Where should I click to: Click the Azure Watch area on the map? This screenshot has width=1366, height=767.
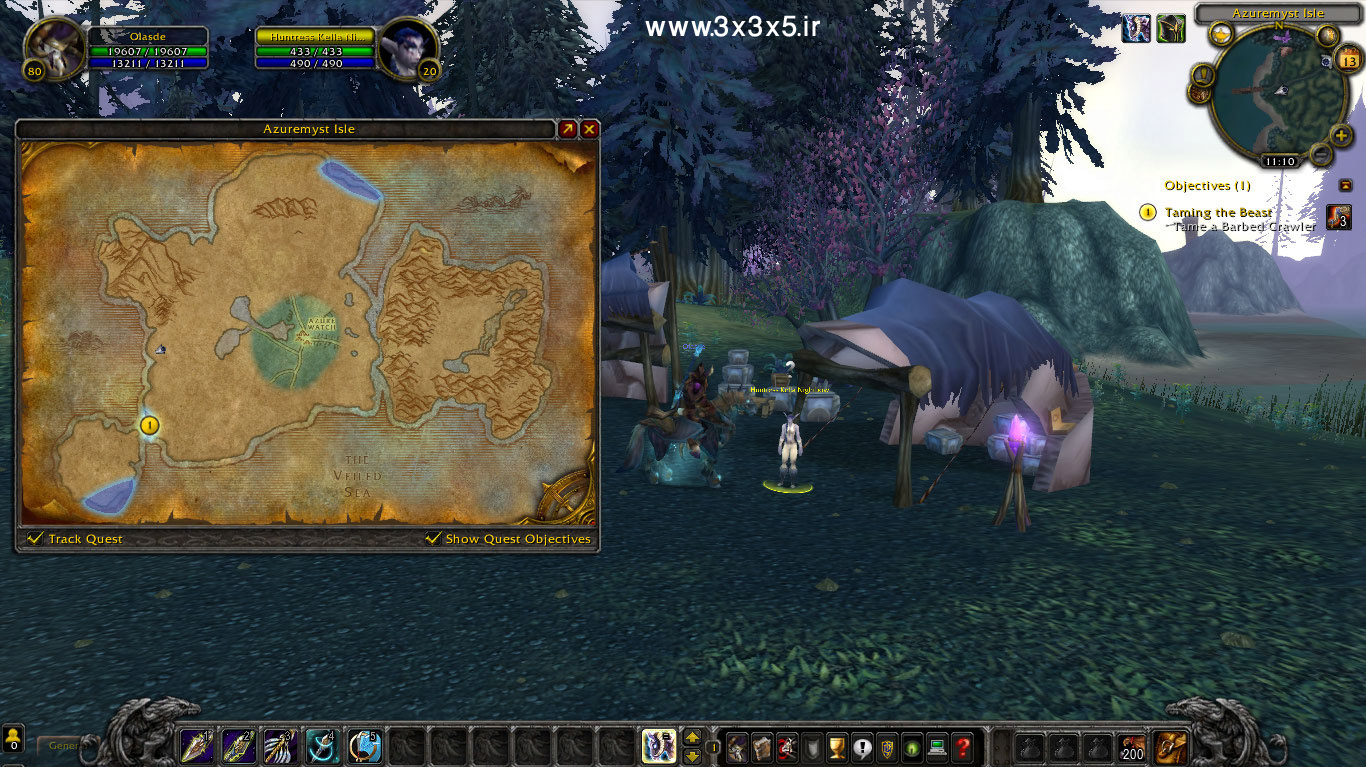tap(299, 336)
